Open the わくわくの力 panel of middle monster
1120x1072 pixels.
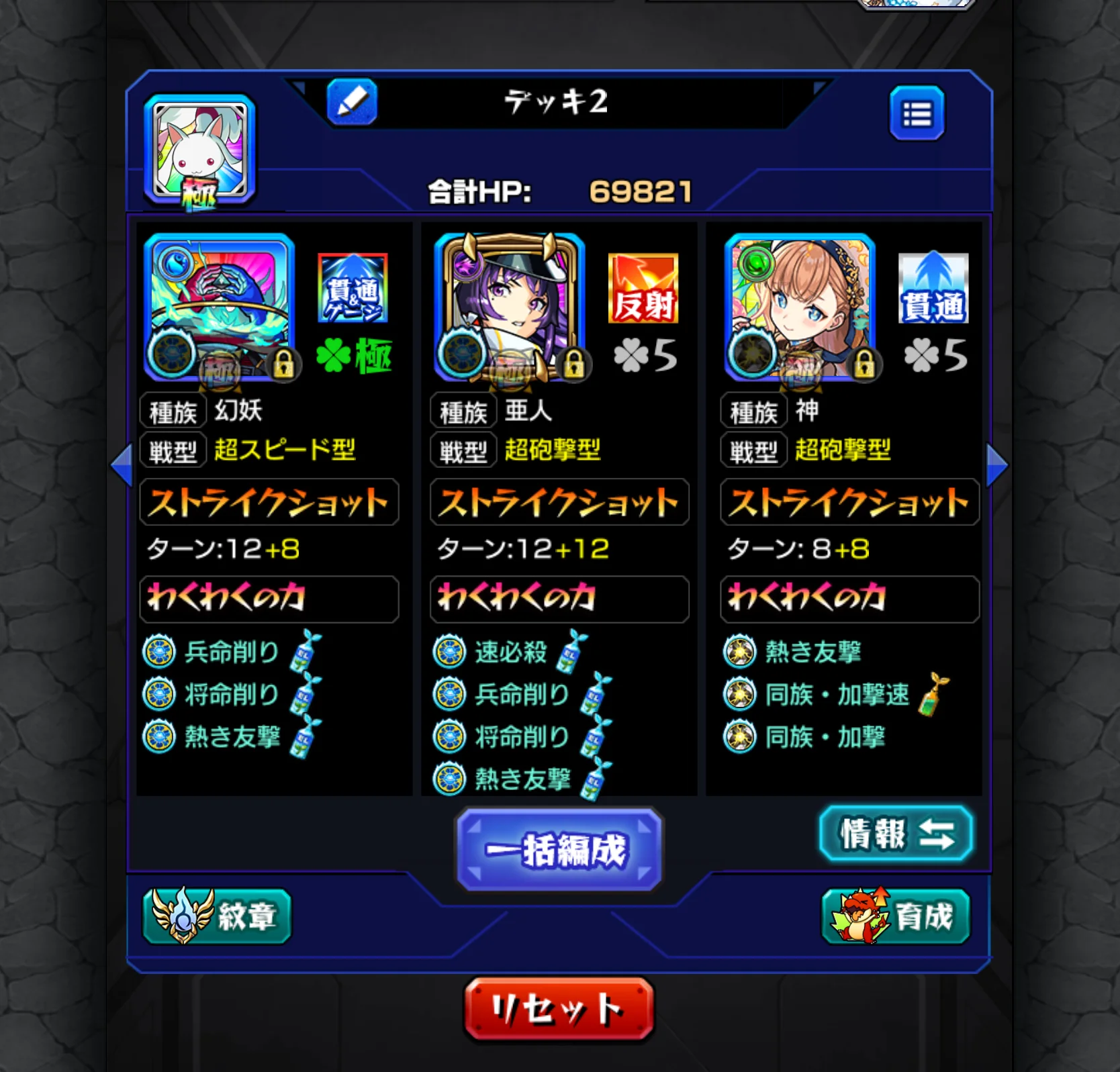pyautogui.click(x=559, y=600)
